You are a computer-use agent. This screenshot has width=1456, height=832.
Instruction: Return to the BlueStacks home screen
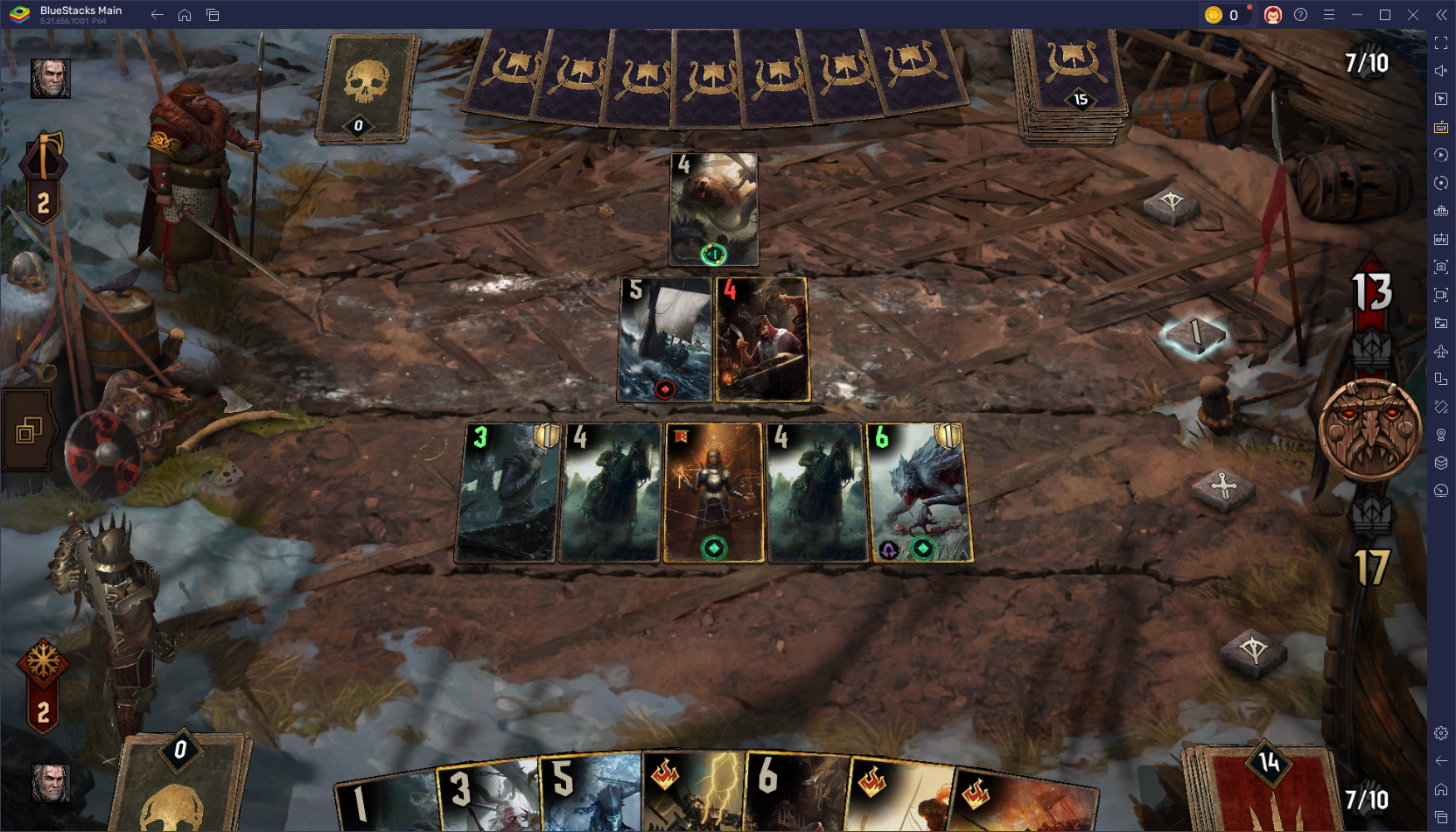click(x=184, y=14)
